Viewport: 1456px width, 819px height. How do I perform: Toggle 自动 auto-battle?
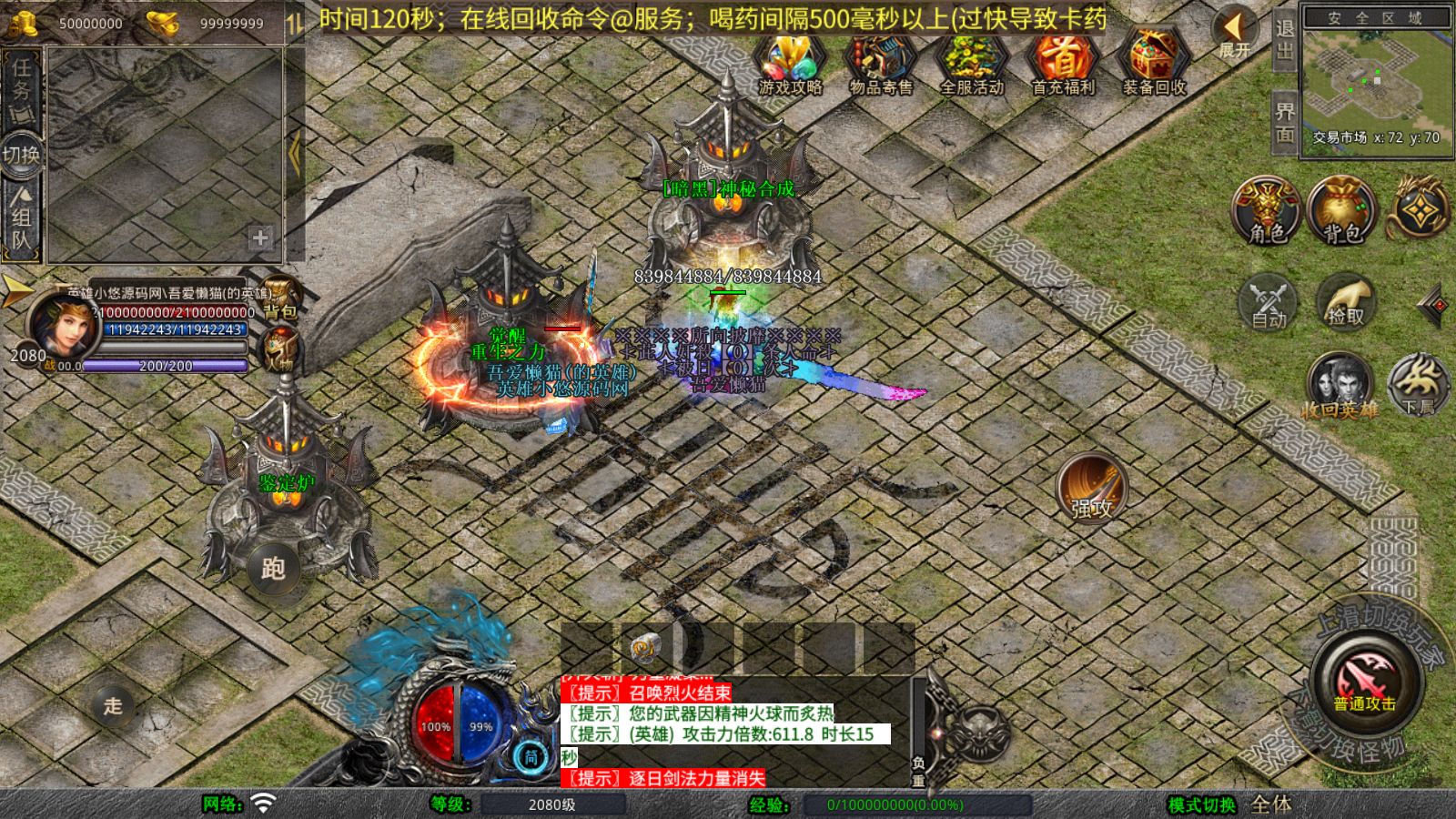click(1269, 301)
